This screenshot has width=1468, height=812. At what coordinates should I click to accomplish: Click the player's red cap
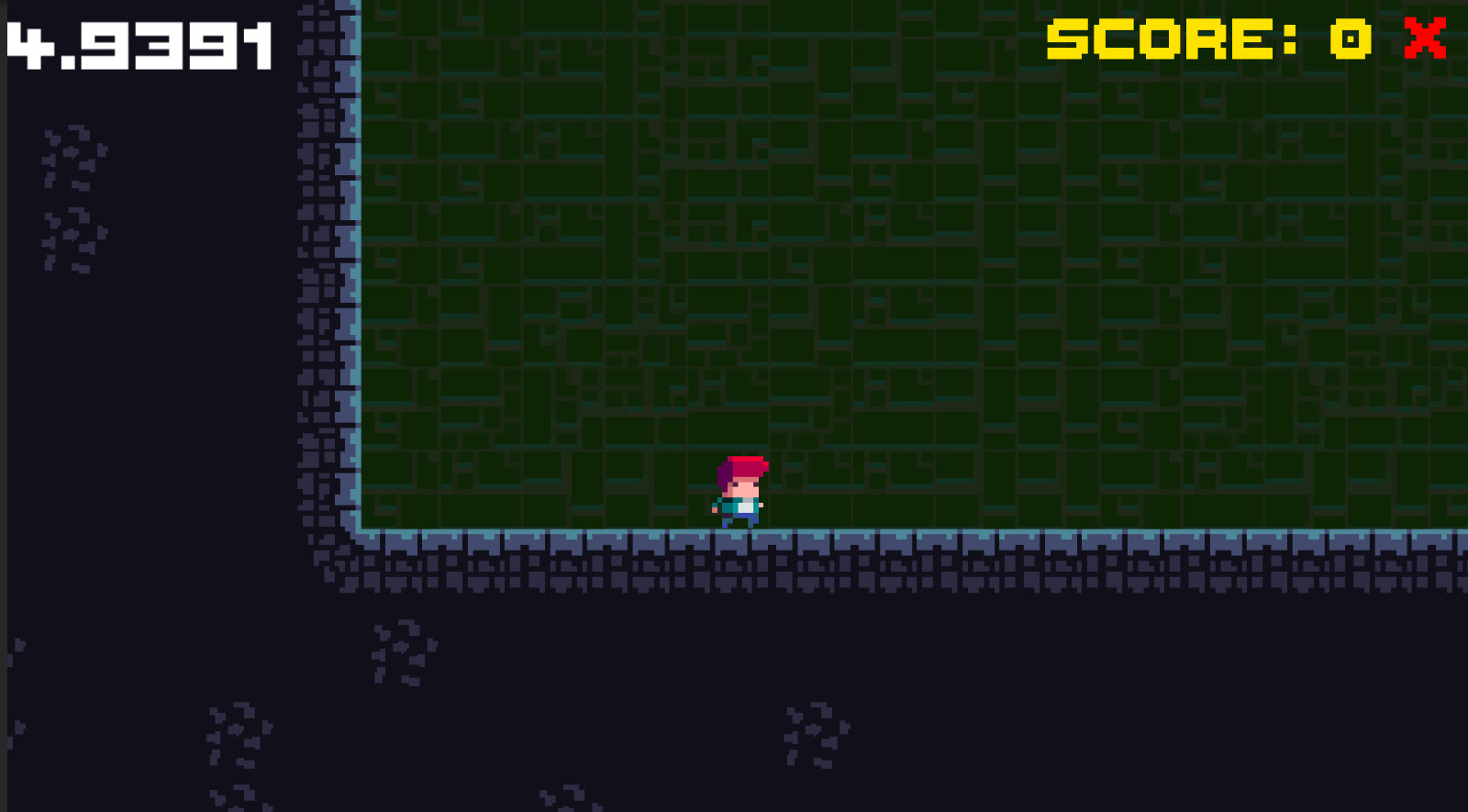point(743,468)
